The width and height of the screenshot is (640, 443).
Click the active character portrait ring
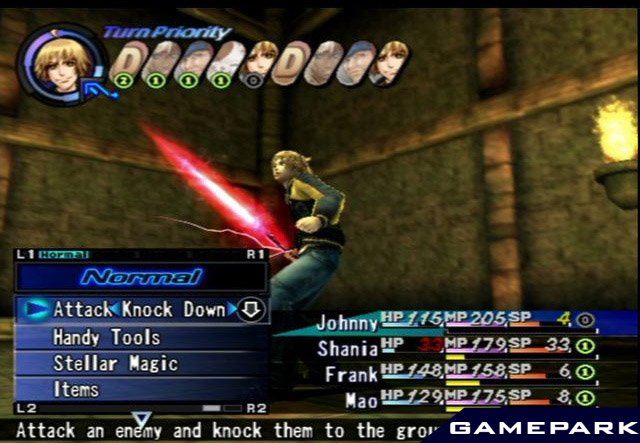click(x=63, y=60)
